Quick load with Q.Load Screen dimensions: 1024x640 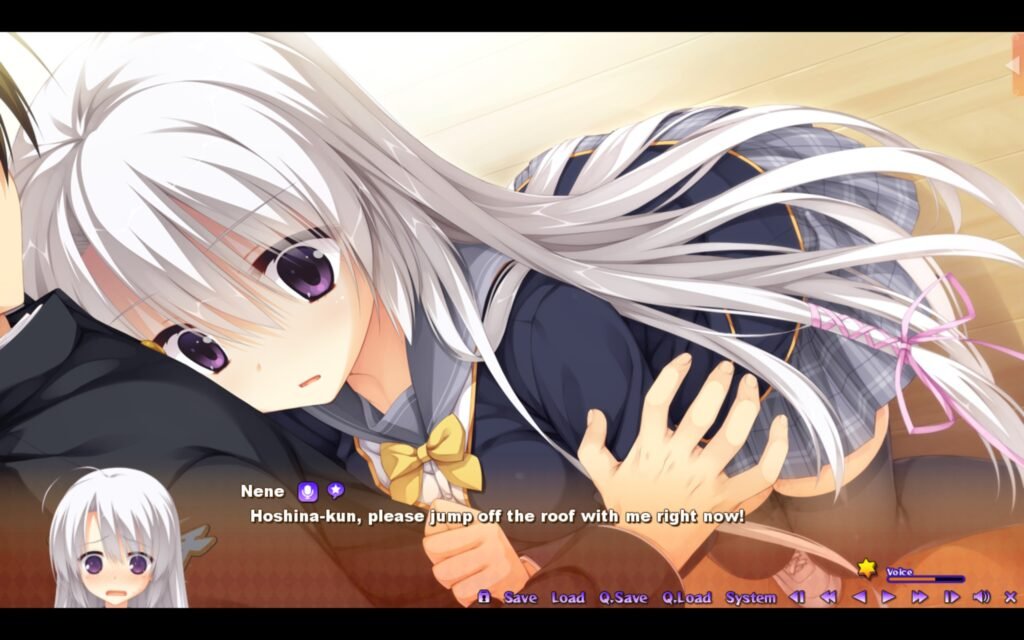(x=686, y=597)
